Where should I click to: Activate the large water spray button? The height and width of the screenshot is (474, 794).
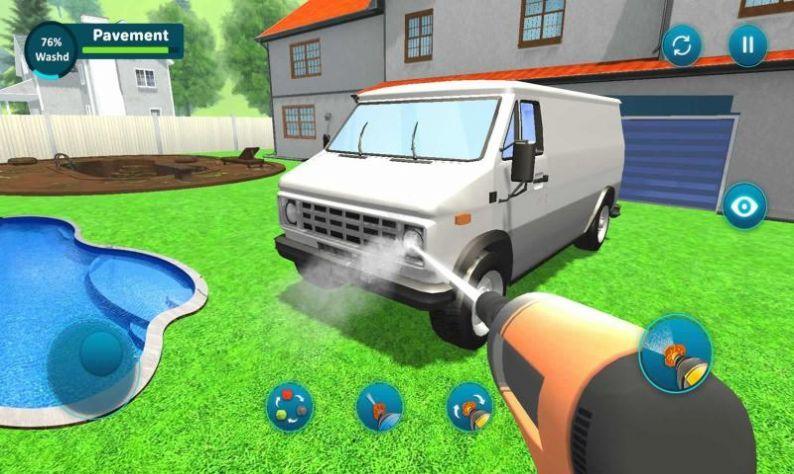pyautogui.click(x=675, y=353)
